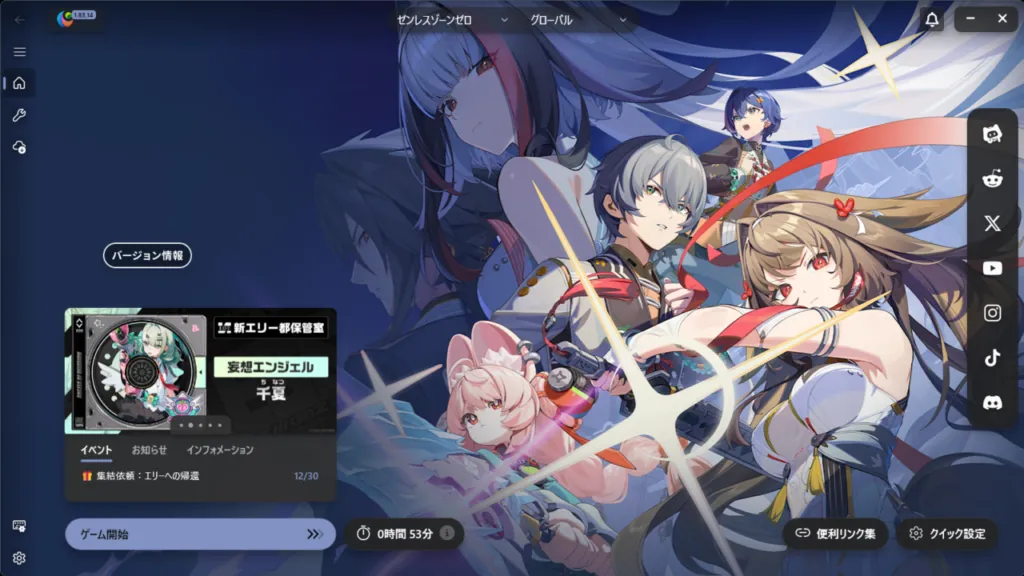Screen dimensions: 1024x576
Task: Open the YouTube channel link
Action: click(992, 268)
